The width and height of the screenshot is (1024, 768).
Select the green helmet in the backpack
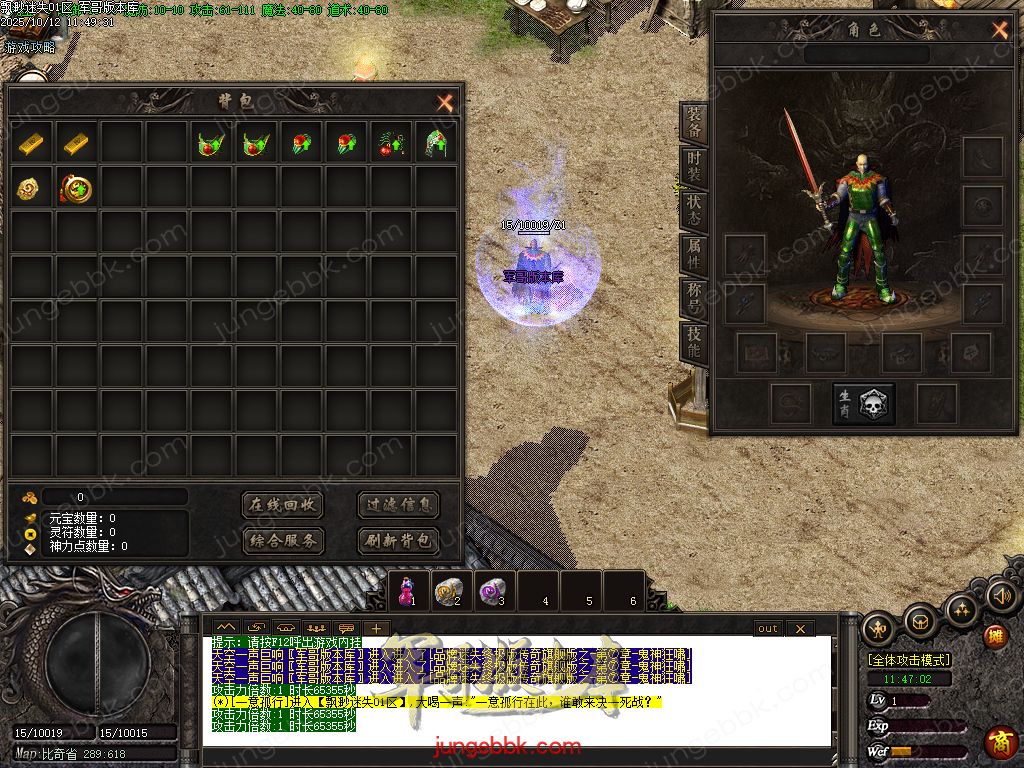(x=435, y=144)
